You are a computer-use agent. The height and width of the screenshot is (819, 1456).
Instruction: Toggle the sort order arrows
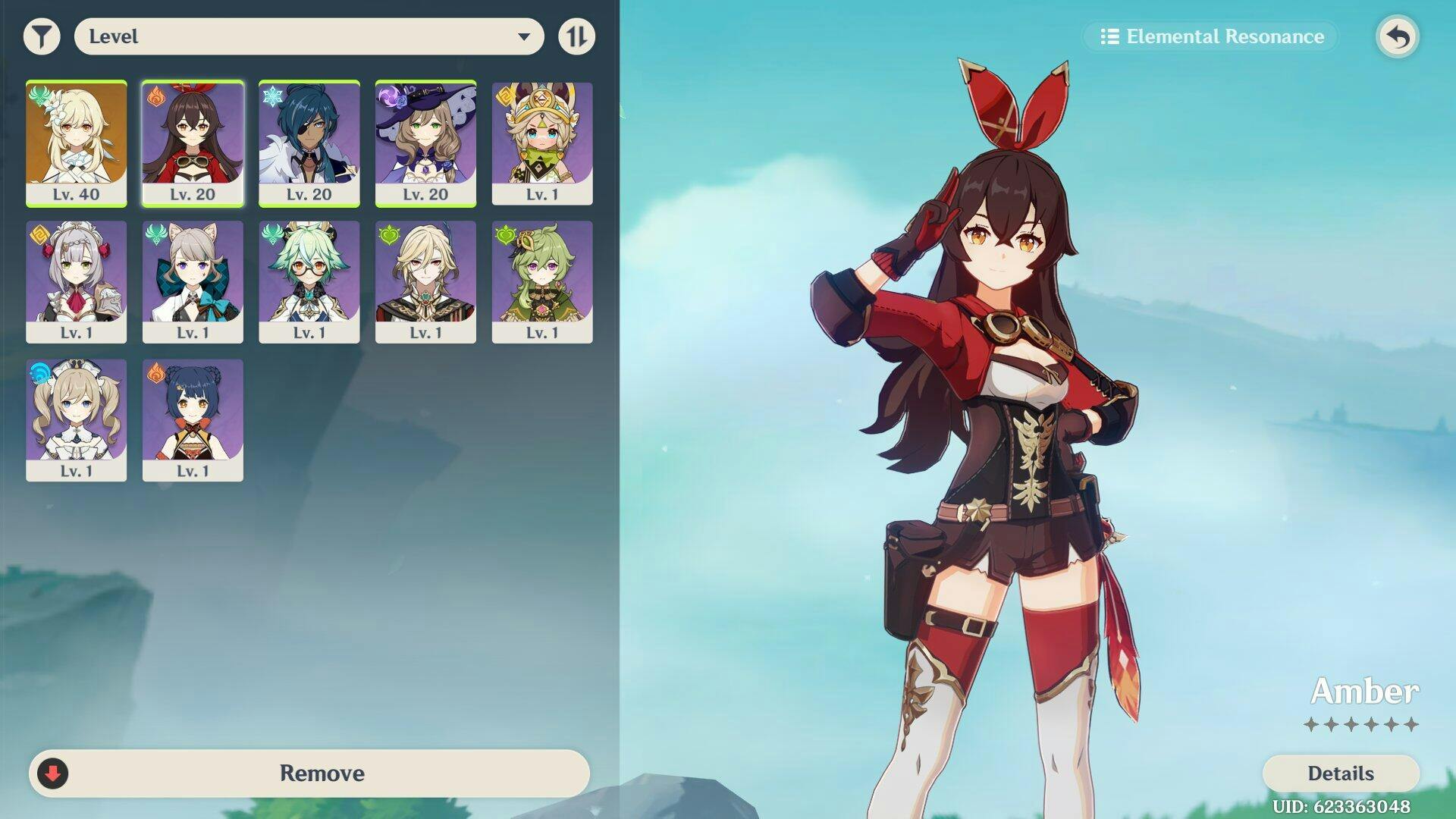click(x=576, y=36)
